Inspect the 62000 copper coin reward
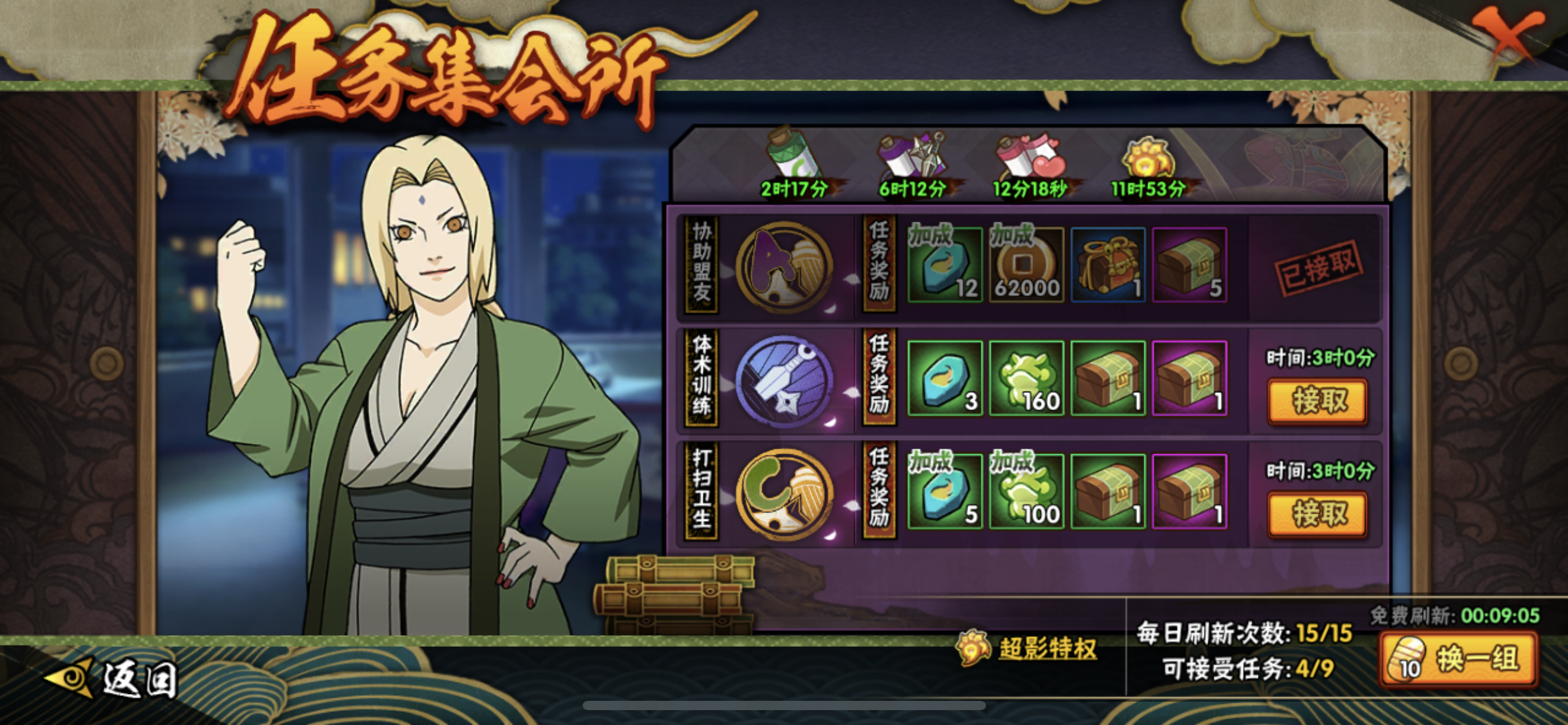 tap(1026, 265)
